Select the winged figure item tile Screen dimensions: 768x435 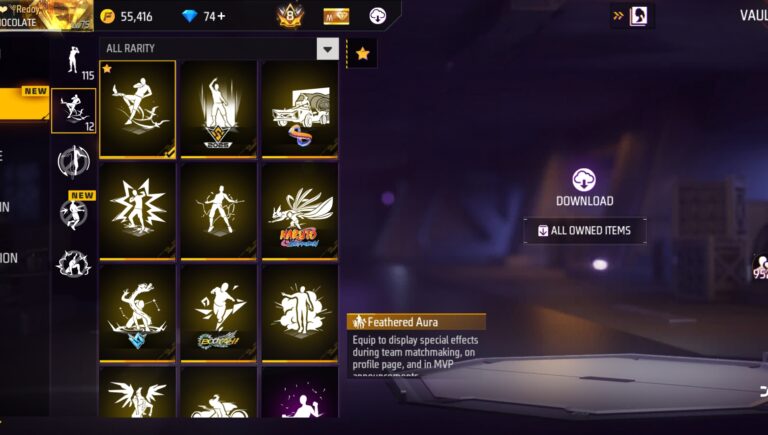click(x=137, y=395)
